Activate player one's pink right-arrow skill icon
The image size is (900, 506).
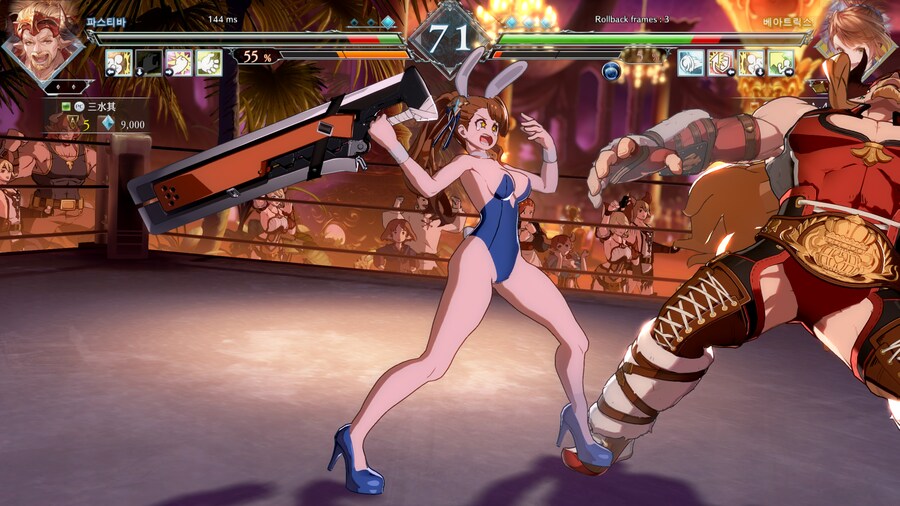coord(179,62)
